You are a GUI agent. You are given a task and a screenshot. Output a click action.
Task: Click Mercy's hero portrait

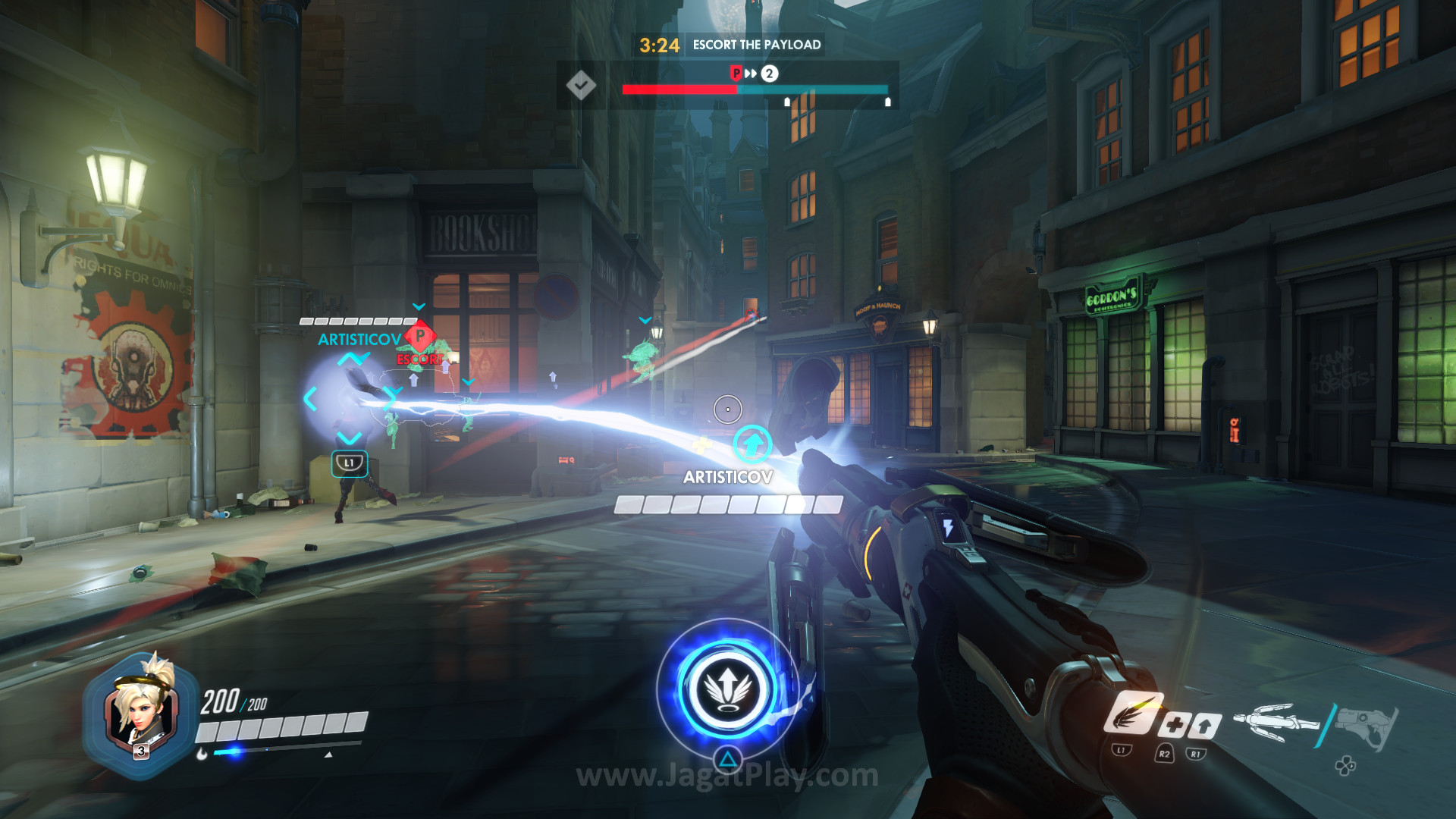(140, 713)
